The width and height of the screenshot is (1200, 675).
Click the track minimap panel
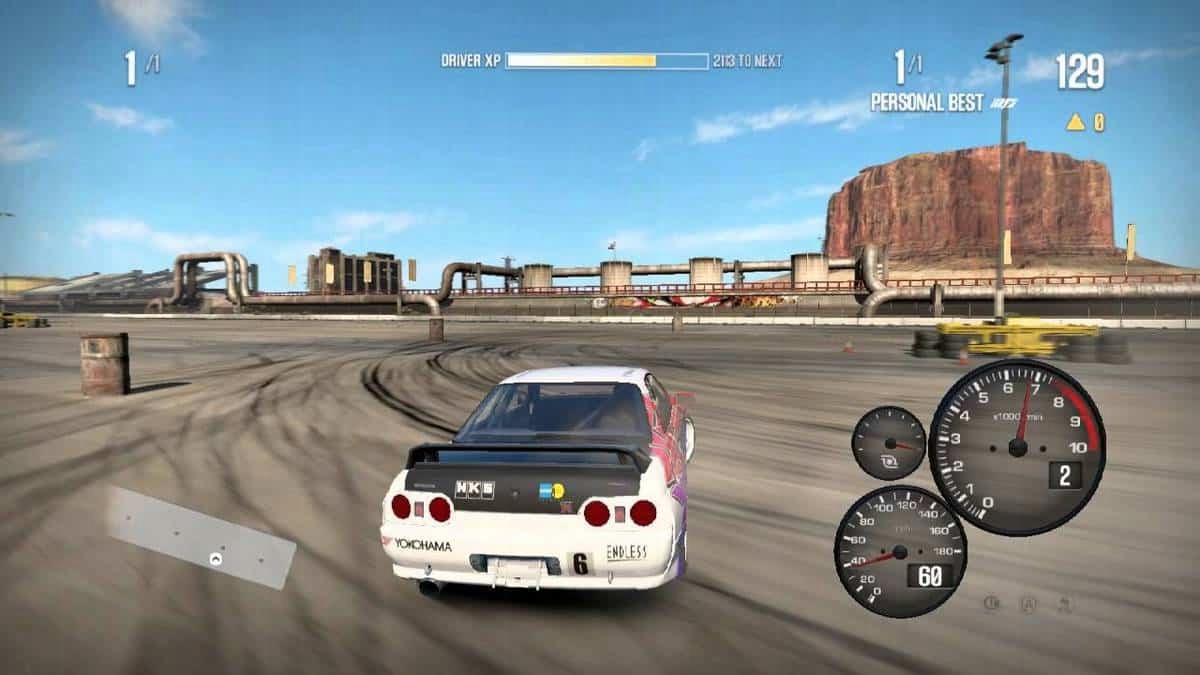click(x=202, y=537)
